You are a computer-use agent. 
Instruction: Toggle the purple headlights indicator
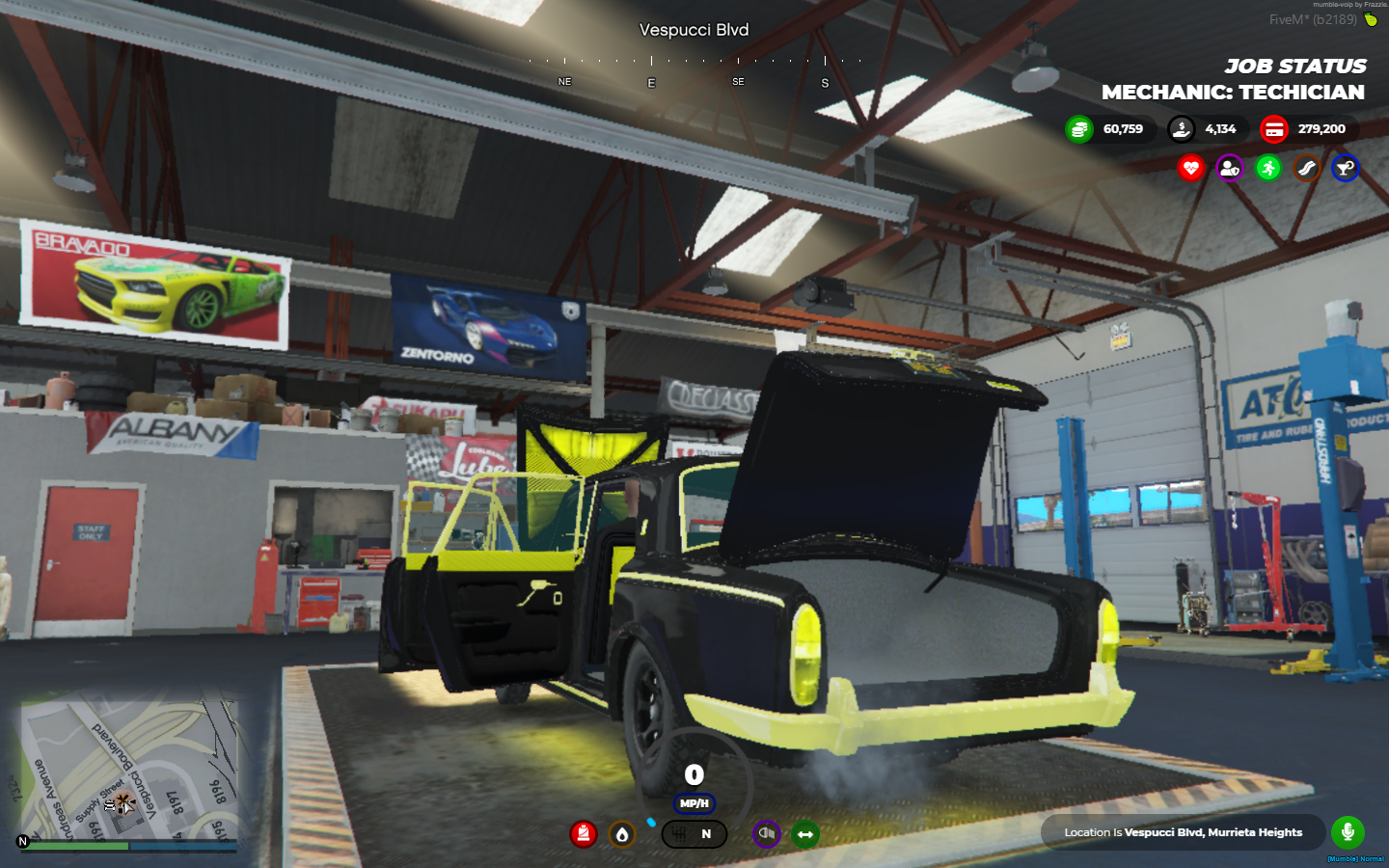(x=765, y=834)
